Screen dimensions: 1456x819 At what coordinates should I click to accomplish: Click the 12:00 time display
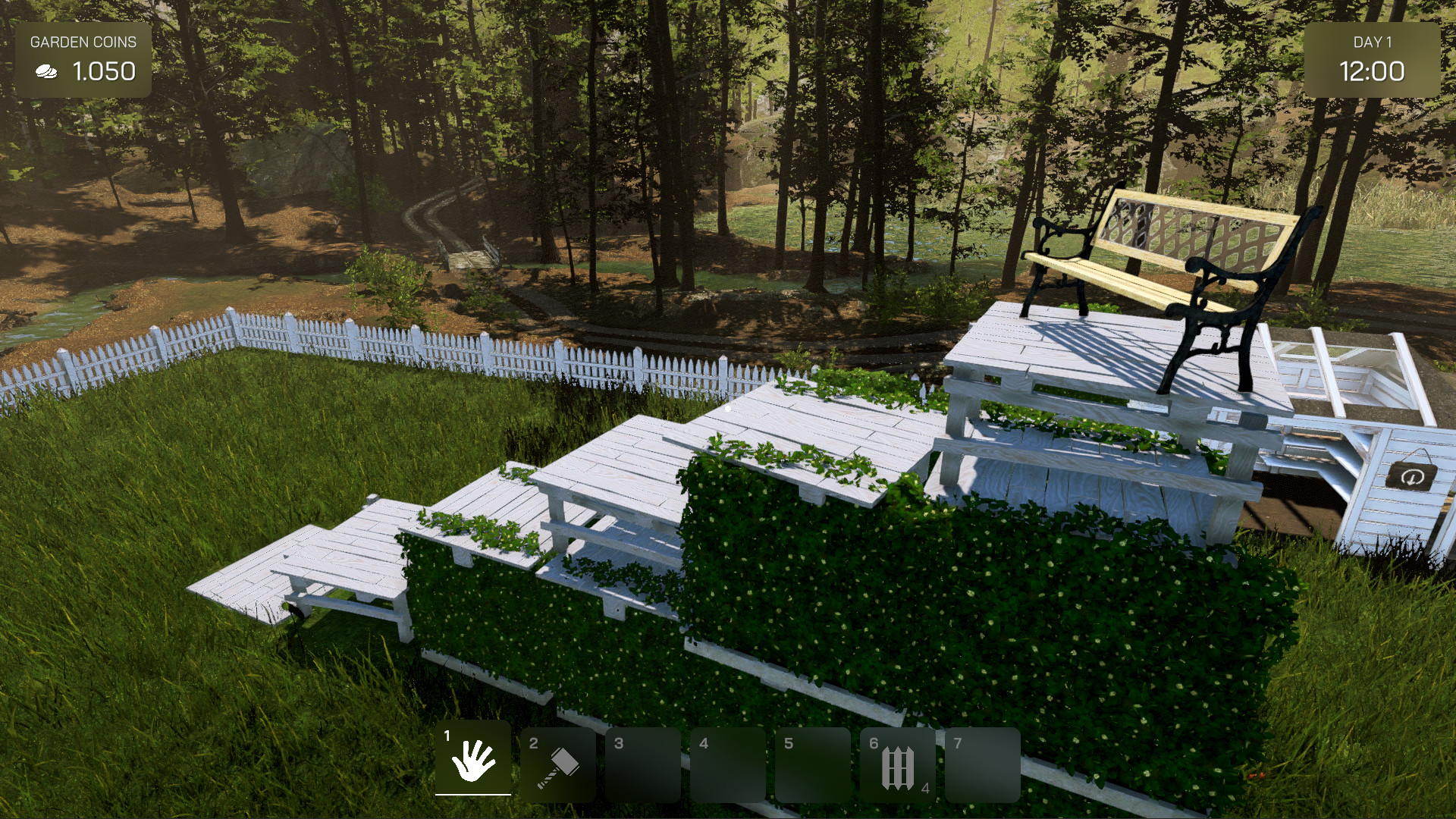point(1374,74)
